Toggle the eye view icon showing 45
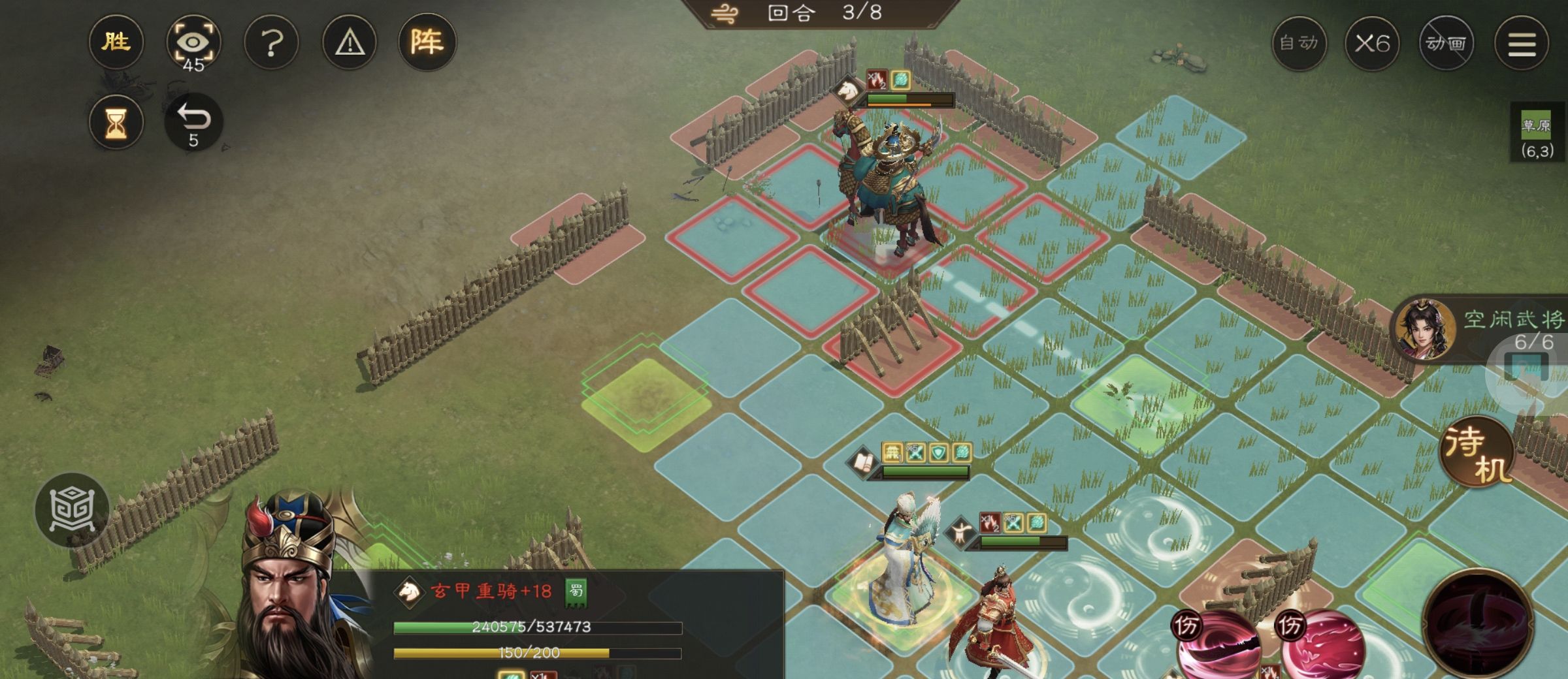1568x679 pixels. tap(193, 44)
